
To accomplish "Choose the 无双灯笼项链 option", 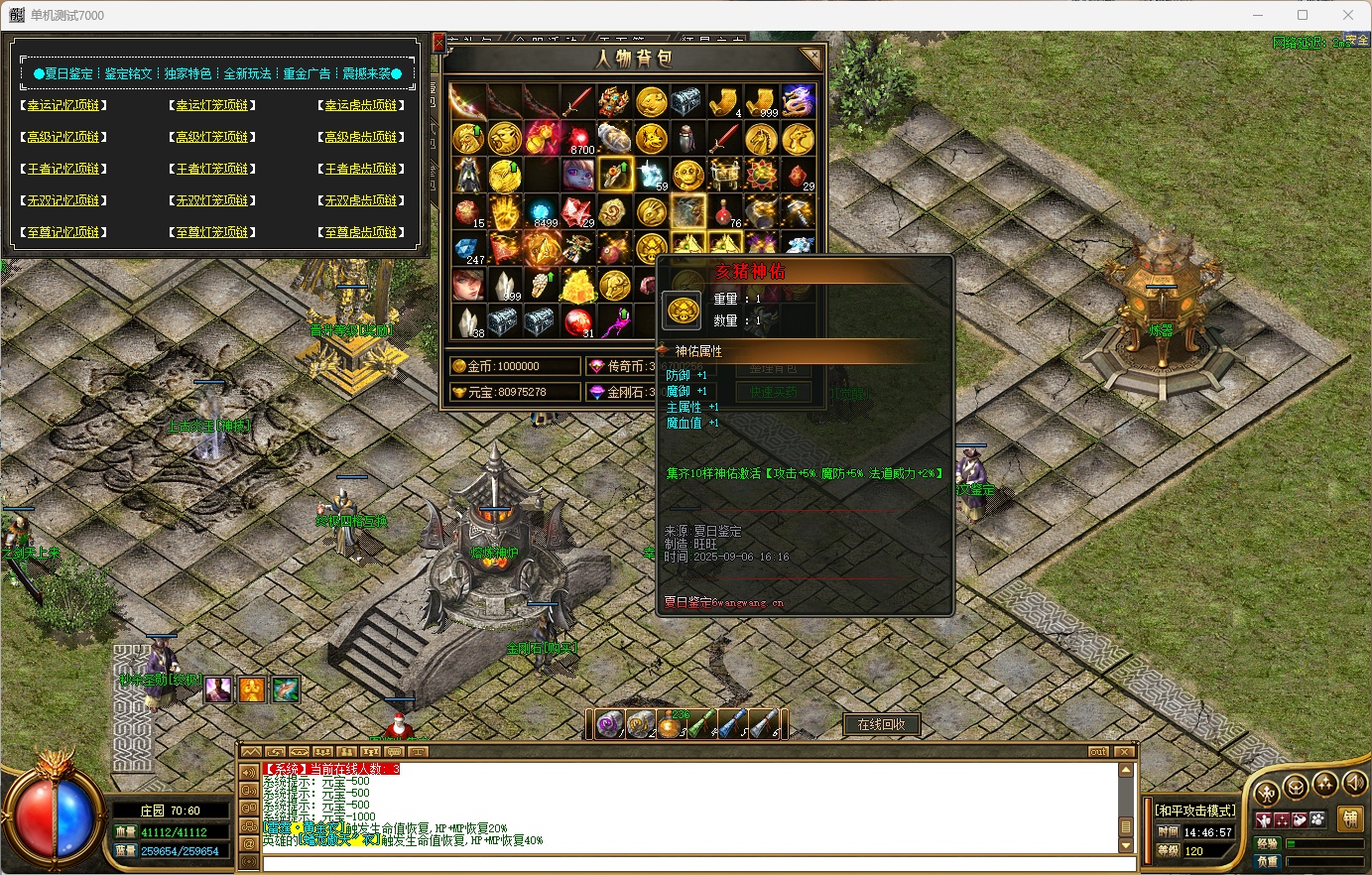I will click(212, 200).
